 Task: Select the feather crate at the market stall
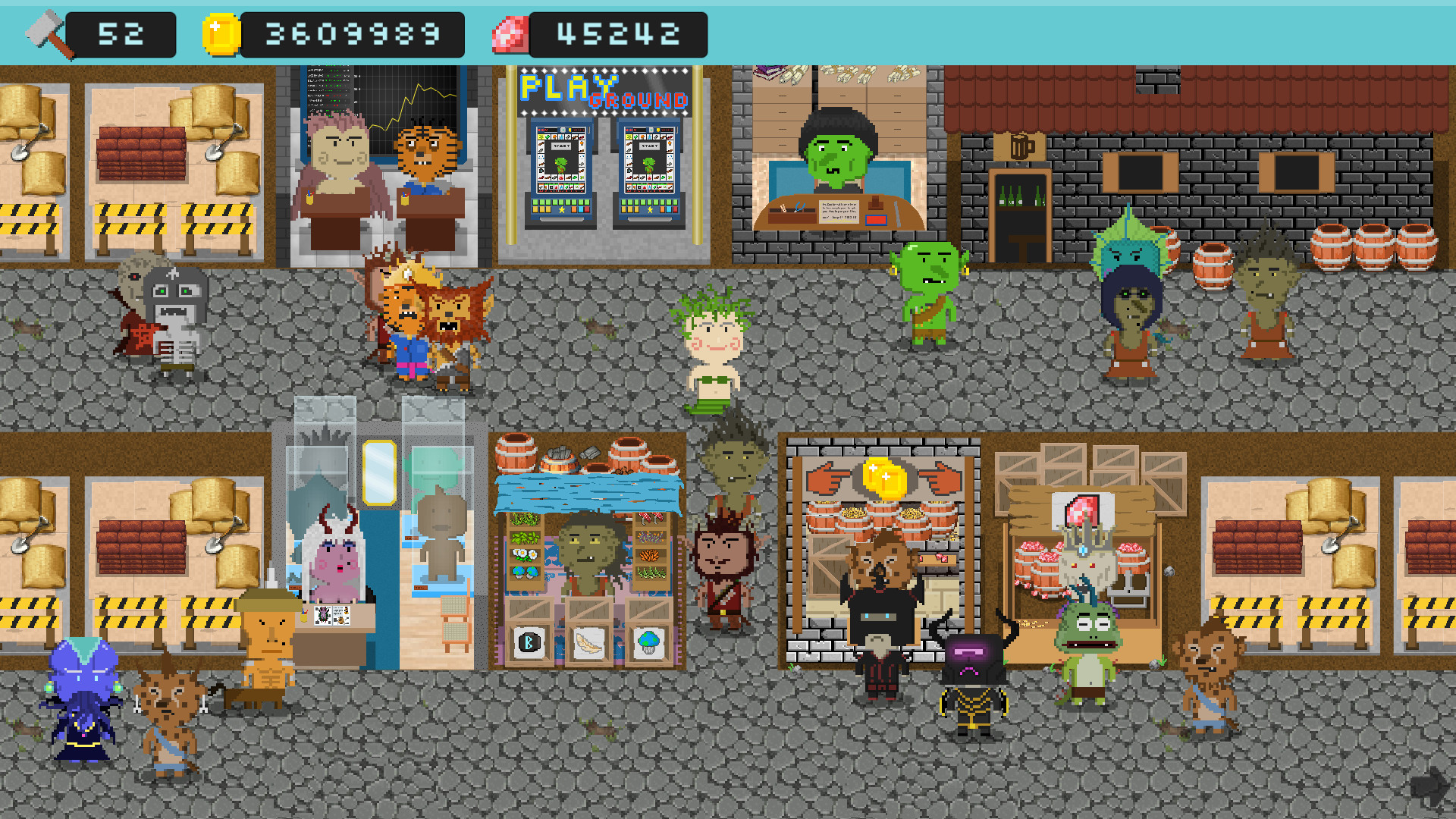589,641
